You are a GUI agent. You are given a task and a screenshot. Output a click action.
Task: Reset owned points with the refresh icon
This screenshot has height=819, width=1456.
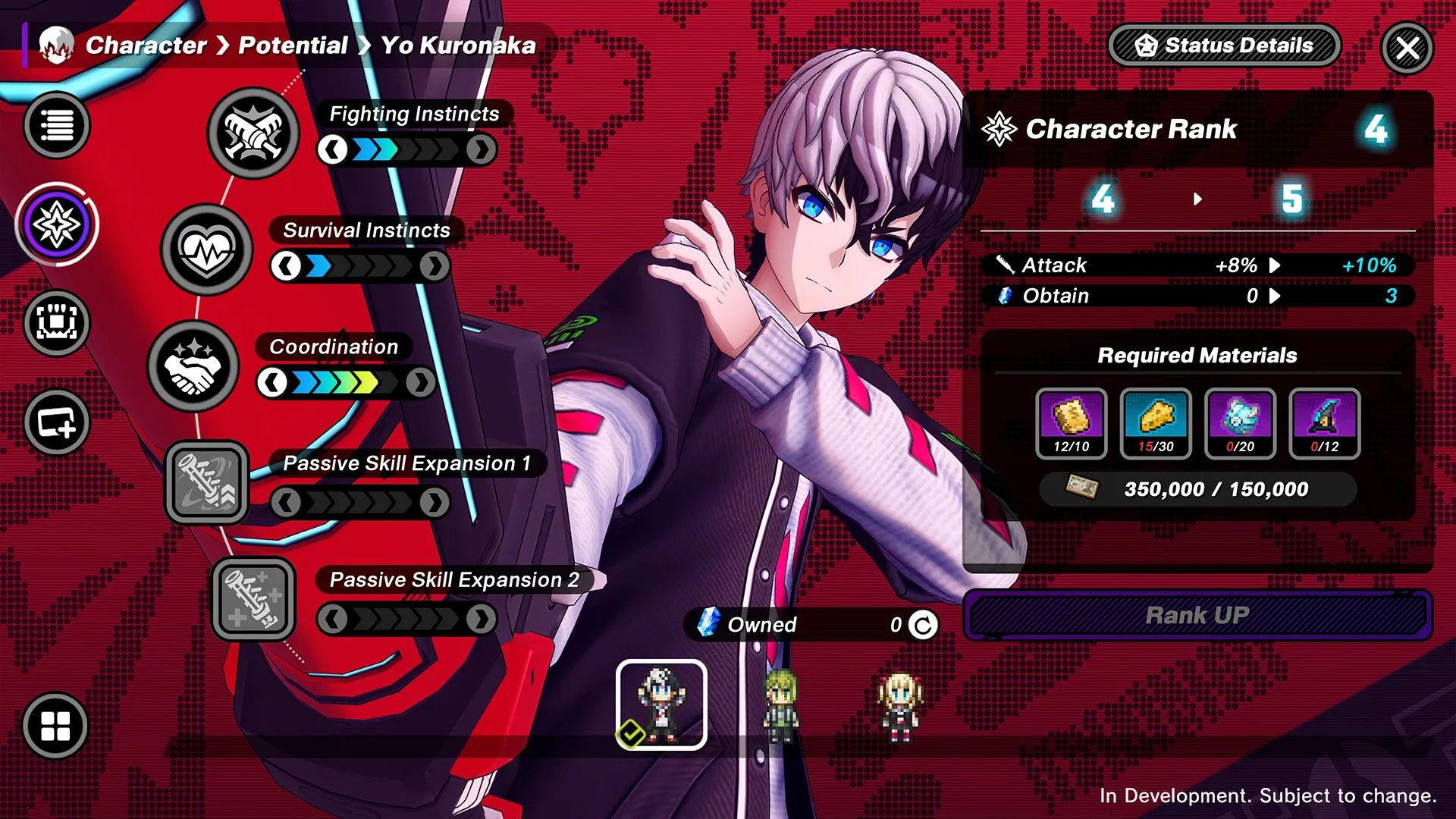coord(923,625)
